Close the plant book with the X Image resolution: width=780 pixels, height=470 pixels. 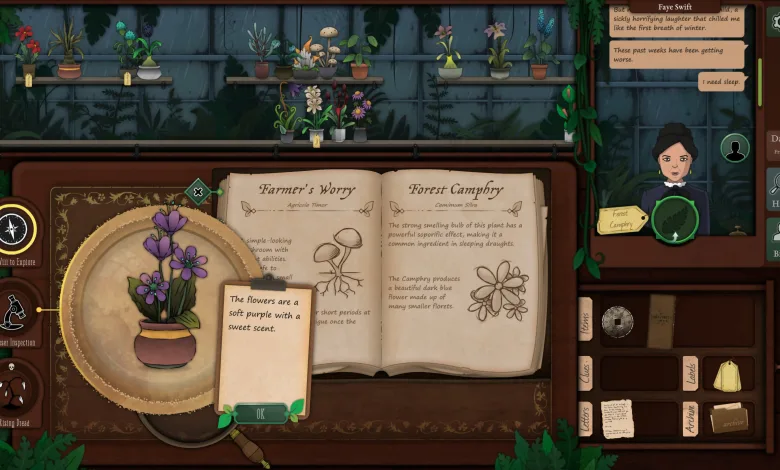[198, 191]
